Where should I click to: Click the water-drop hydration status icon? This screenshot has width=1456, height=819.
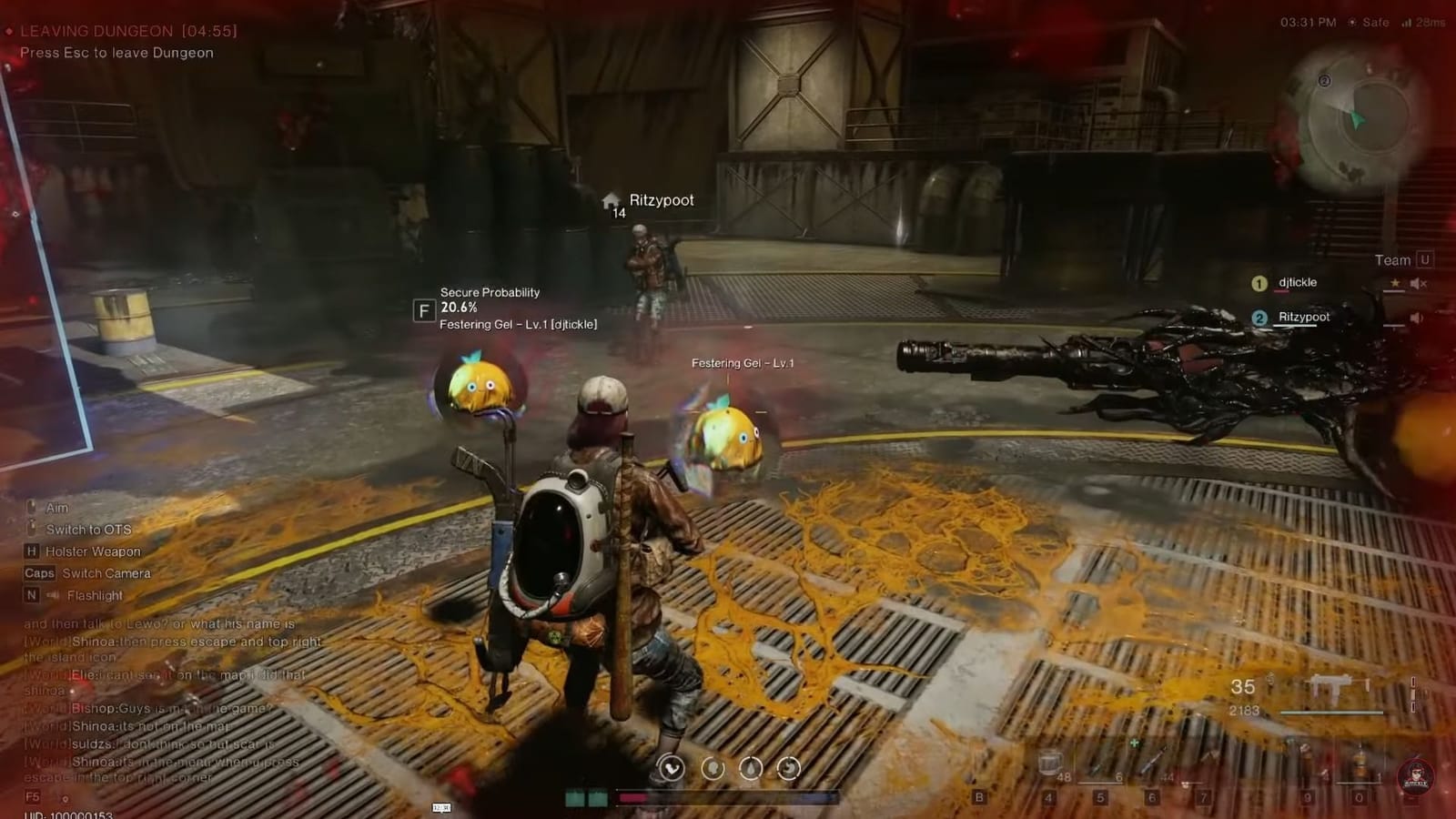[x=750, y=767]
